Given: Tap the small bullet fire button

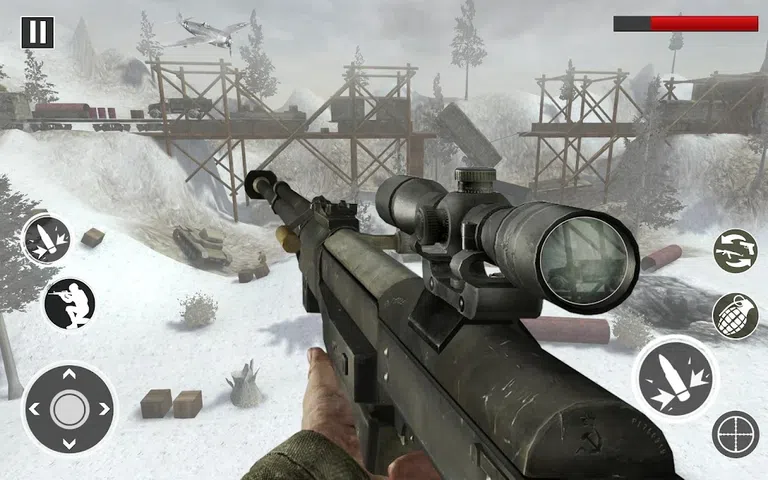Looking at the screenshot, I should click(x=47, y=240).
